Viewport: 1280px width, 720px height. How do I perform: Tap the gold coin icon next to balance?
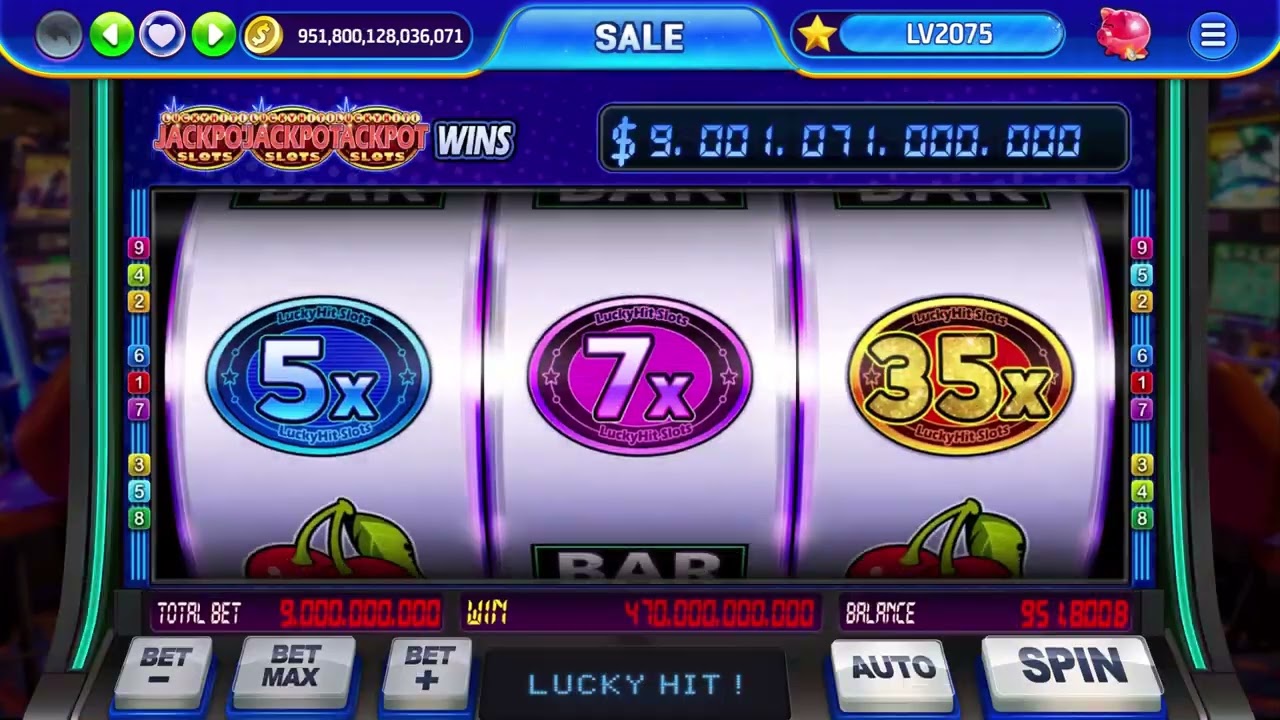[262, 36]
